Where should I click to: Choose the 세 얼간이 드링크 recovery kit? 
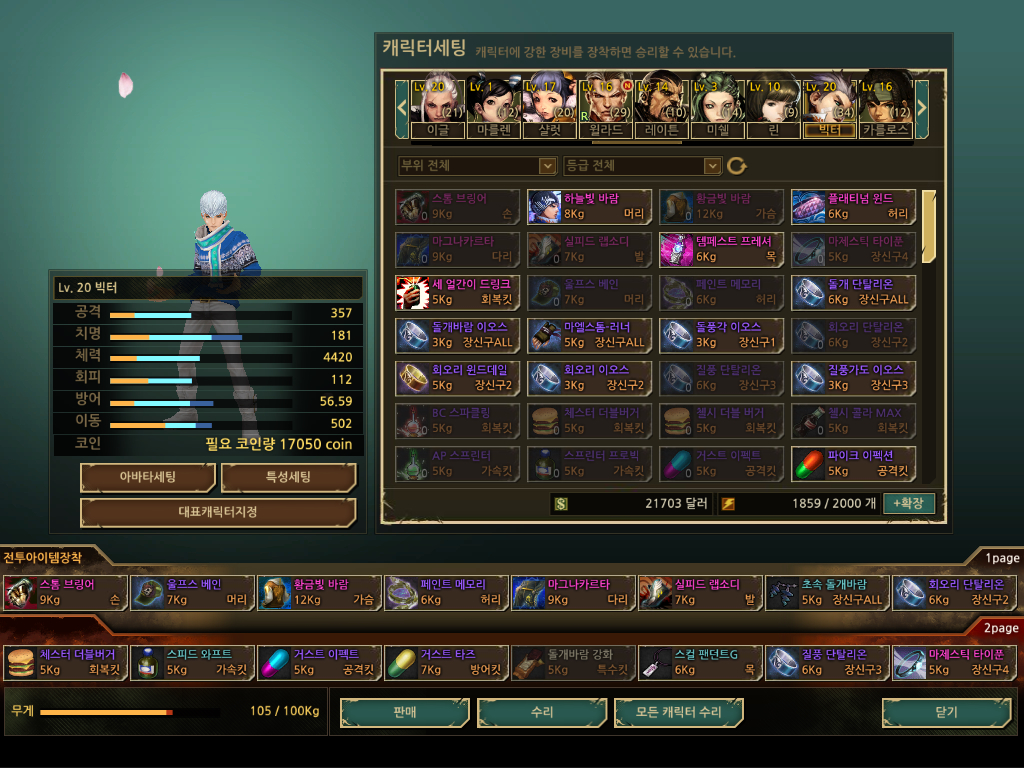[x=457, y=292]
